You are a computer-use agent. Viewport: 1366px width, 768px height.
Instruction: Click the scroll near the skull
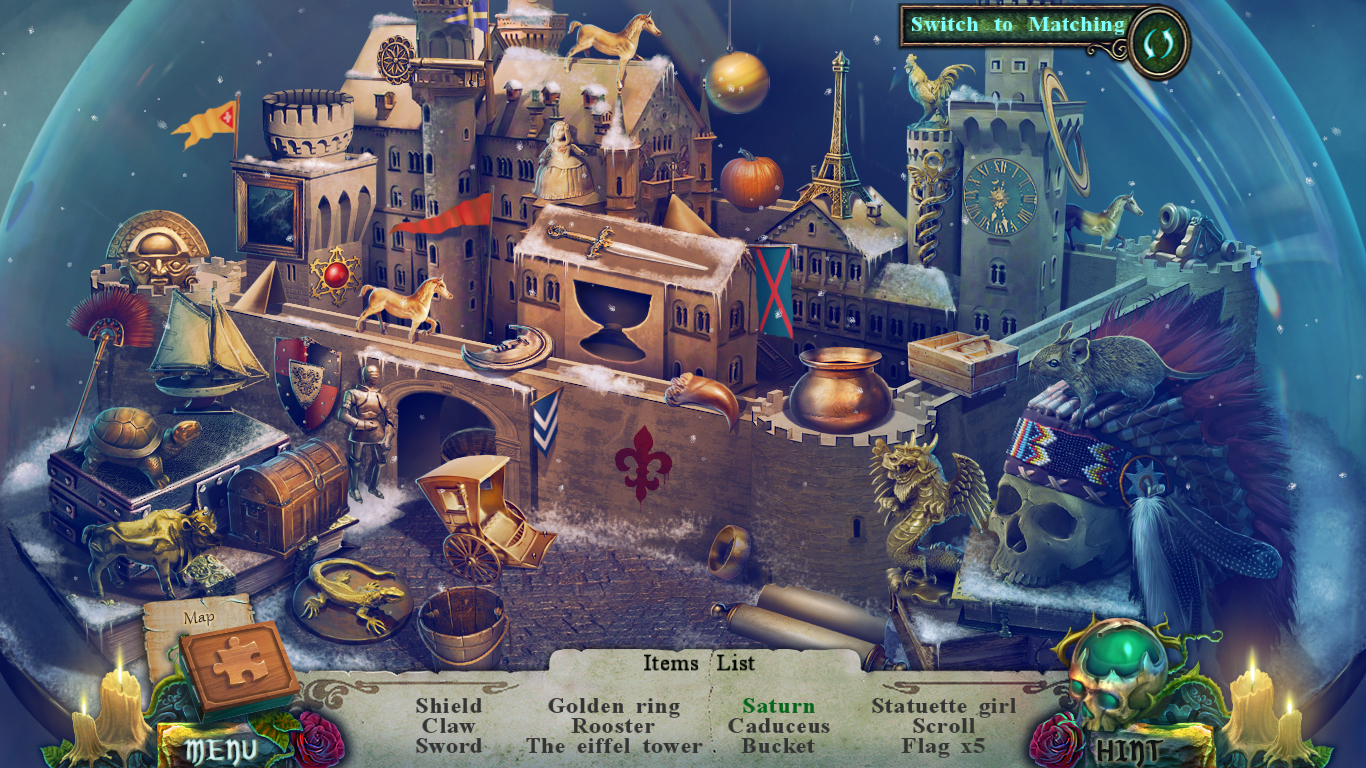[800, 615]
